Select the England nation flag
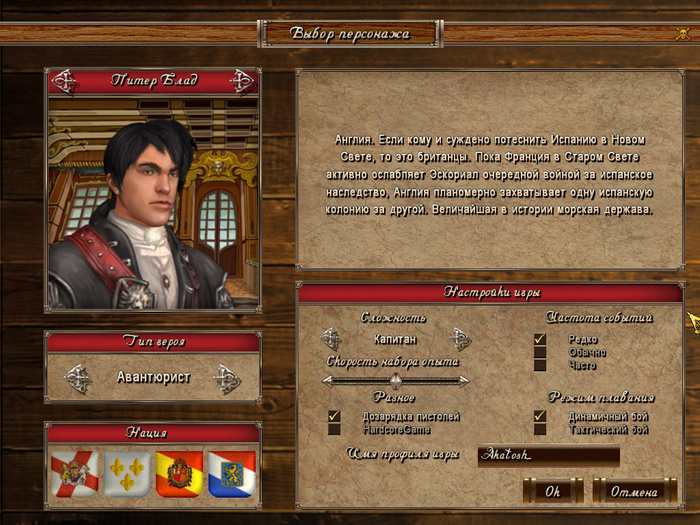The image size is (700, 525). [74, 474]
